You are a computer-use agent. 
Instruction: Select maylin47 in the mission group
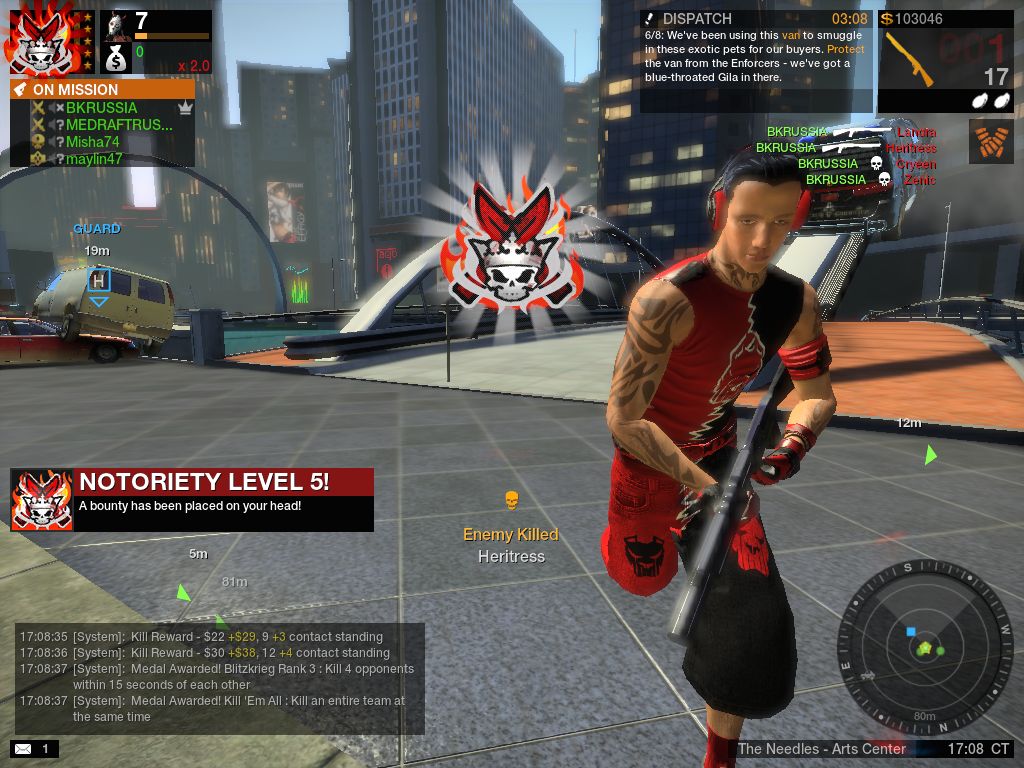[x=94, y=159]
